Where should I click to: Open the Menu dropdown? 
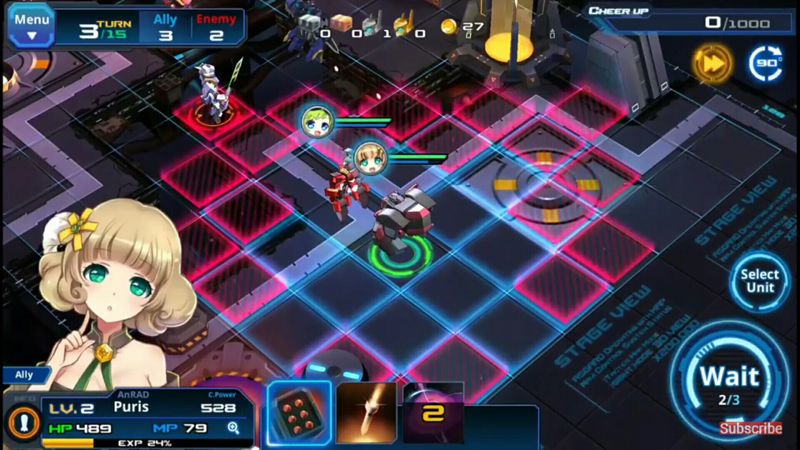[31, 25]
